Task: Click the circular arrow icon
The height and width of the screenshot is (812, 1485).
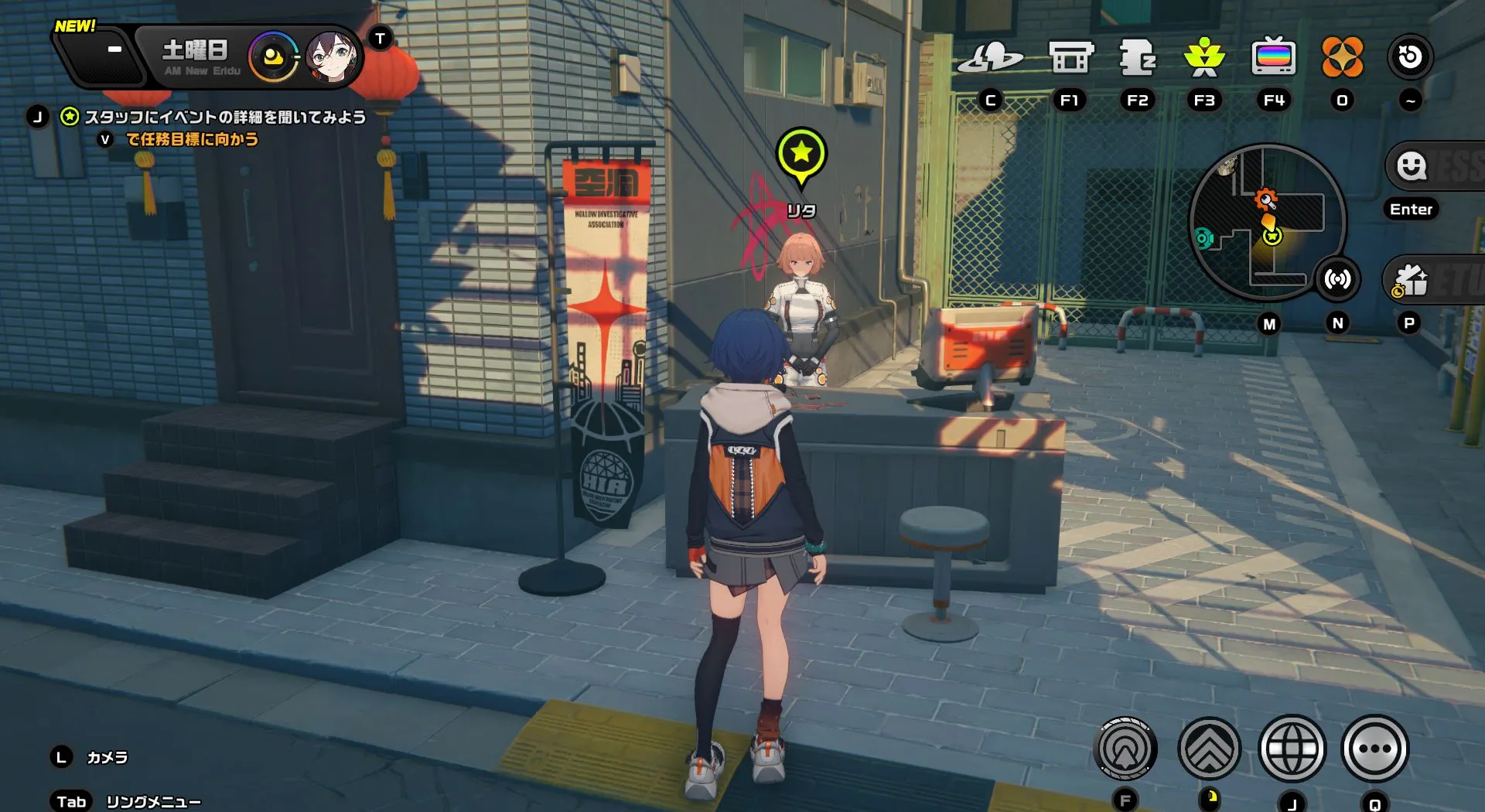Action: [1410, 57]
